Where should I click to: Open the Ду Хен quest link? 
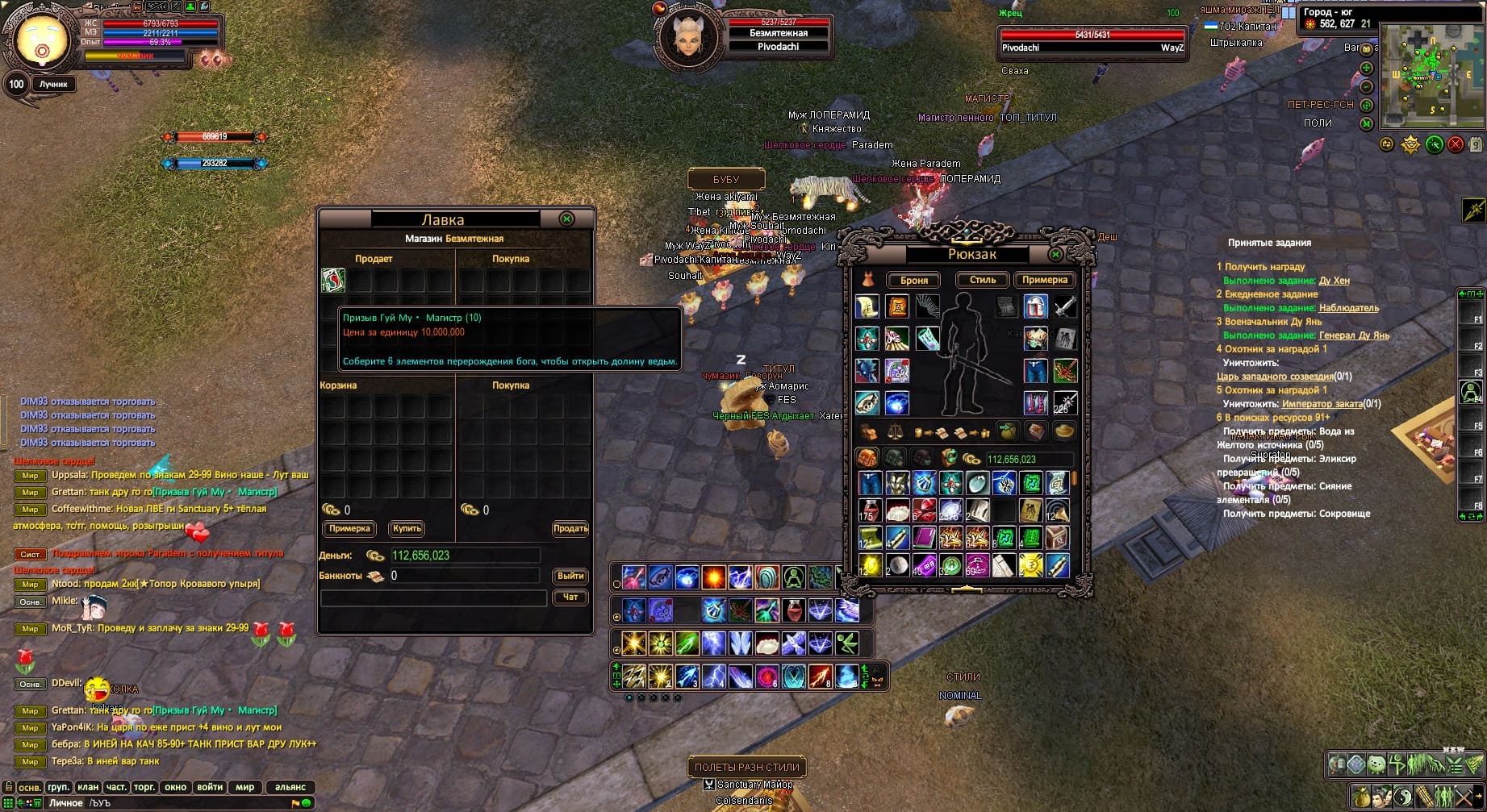coord(1334,281)
